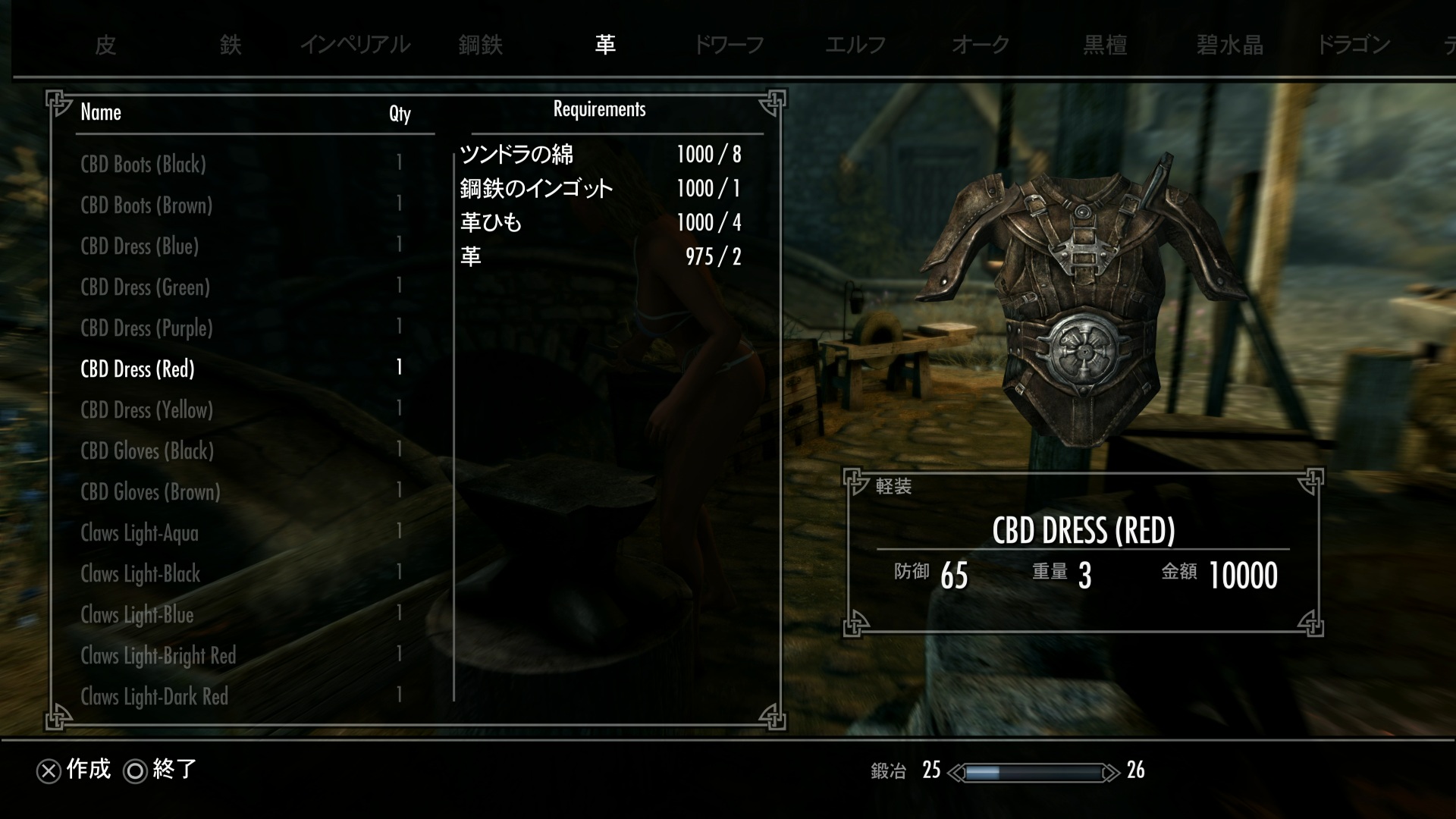Viewport: 1456px width, 819px height.
Task: Select the 鋼鉄 (Steel) category tab
Action: (481, 45)
